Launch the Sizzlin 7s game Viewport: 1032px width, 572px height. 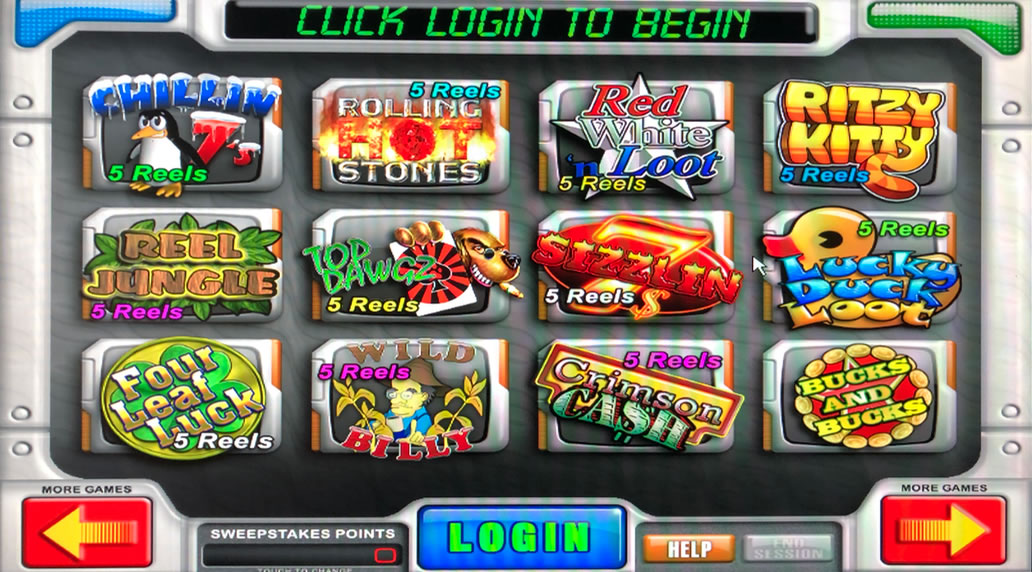point(635,266)
